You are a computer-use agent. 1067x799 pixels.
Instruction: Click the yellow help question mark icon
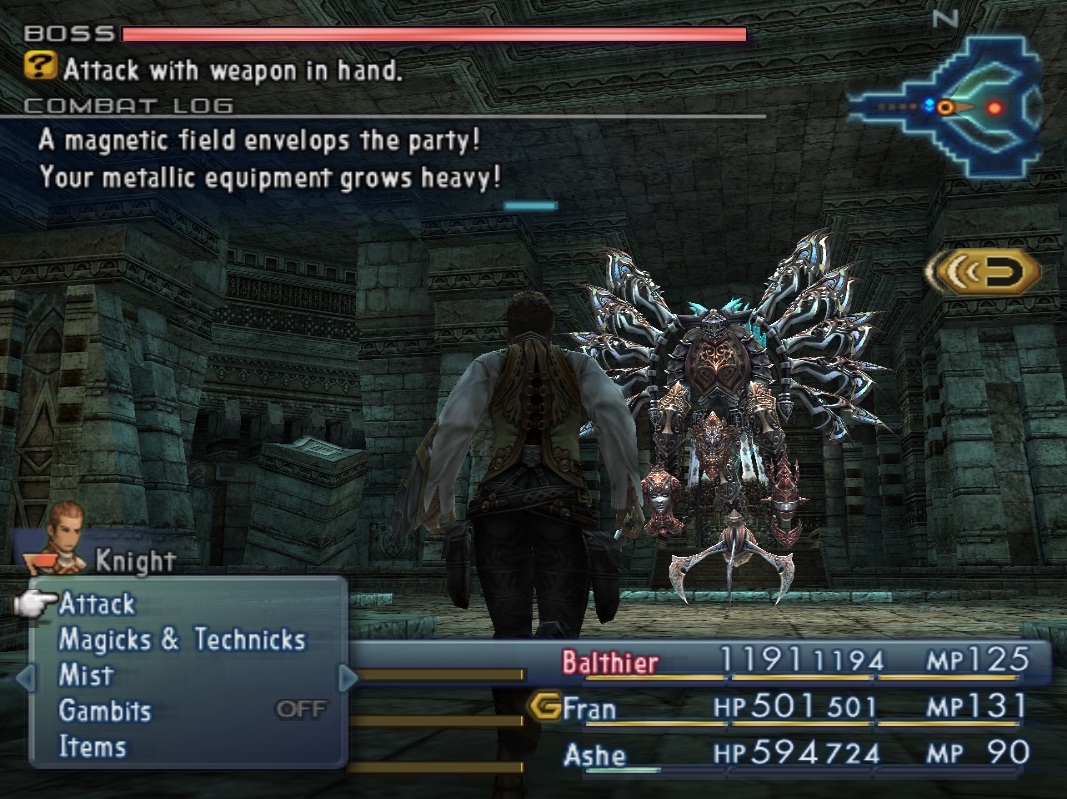(x=40, y=68)
